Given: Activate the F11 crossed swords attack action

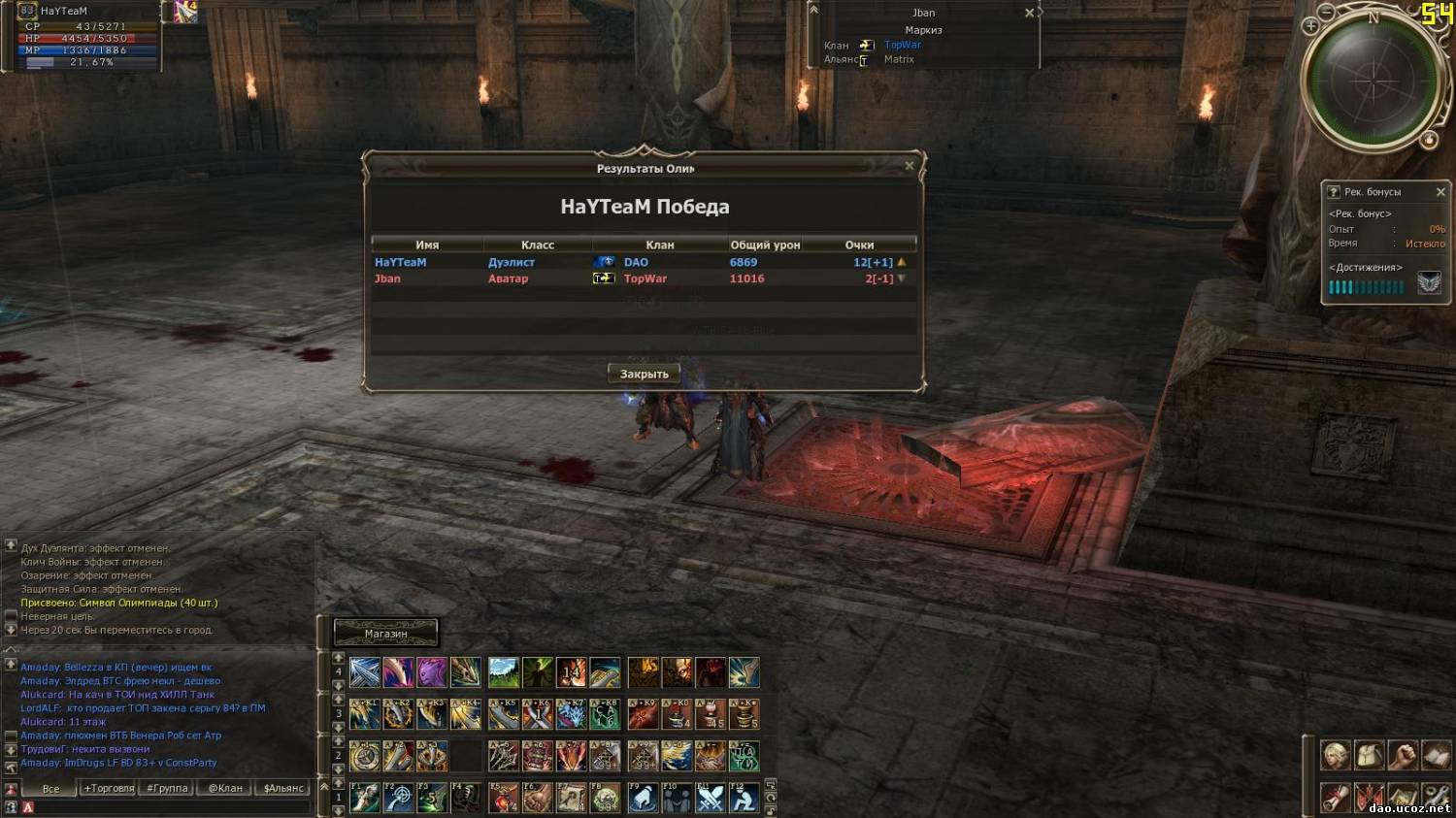Looking at the screenshot, I should [x=711, y=798].
